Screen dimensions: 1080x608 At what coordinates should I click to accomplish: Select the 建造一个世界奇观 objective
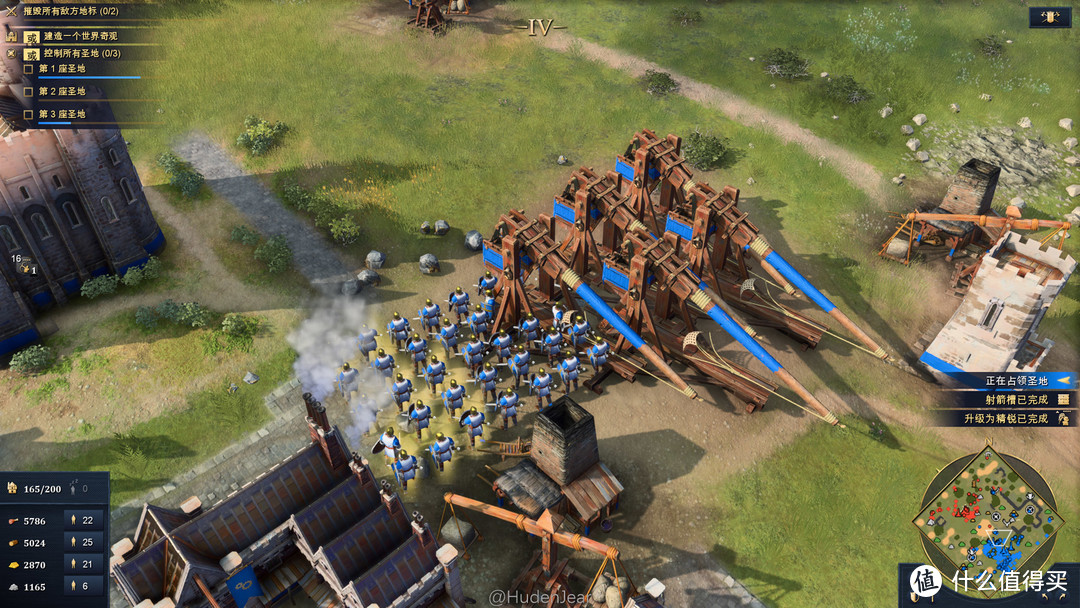click(82, 35)
